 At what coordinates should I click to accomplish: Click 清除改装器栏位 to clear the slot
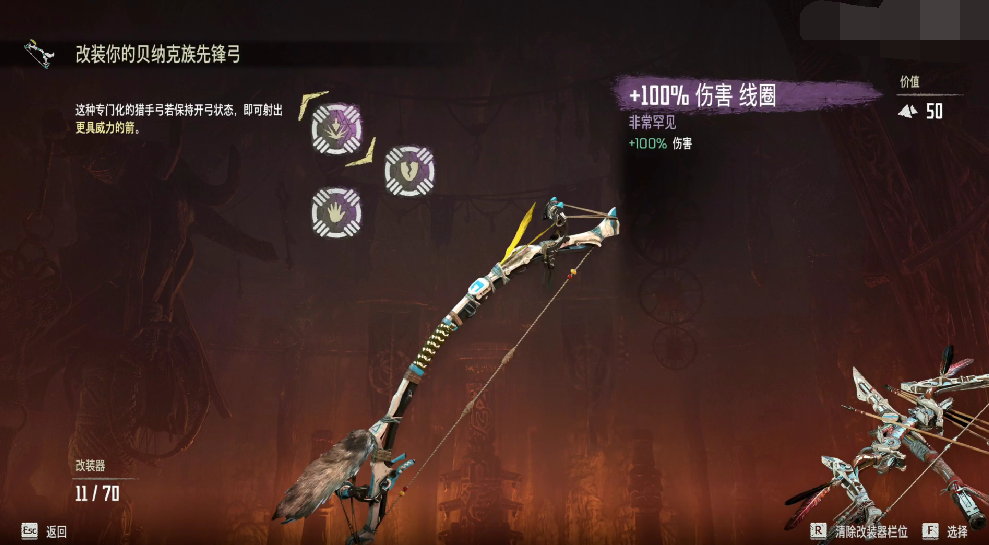tap(870, 531)
